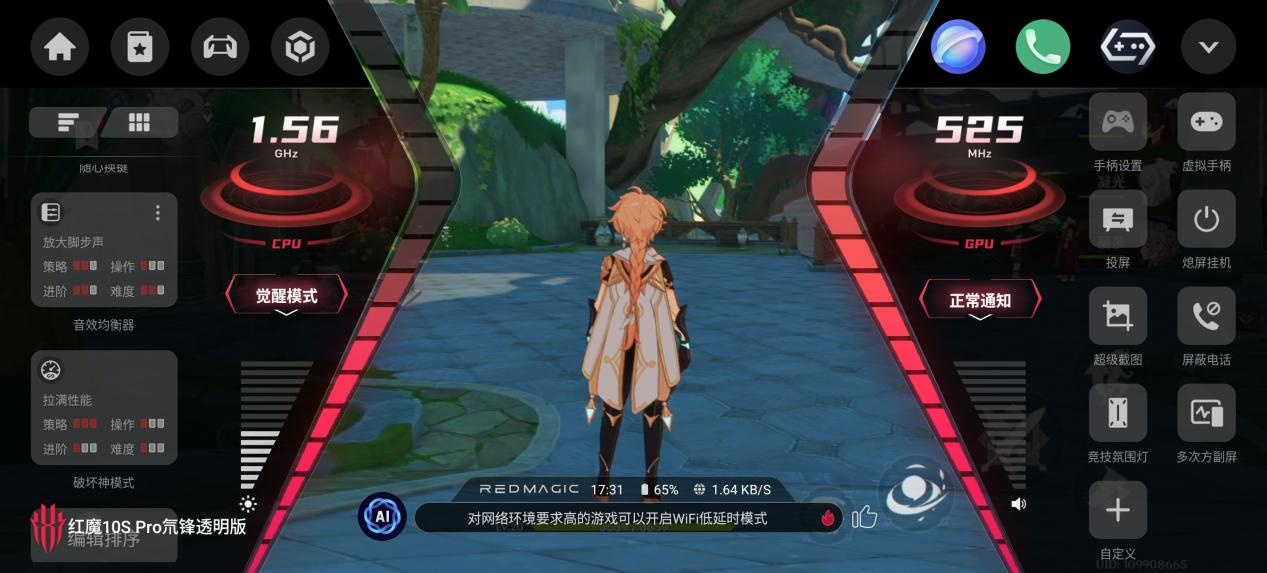The height and width of the screenshot is (573, 1267).
Task: Collapse the panel with the down arrow
Action: click(x=1208, y=47)
